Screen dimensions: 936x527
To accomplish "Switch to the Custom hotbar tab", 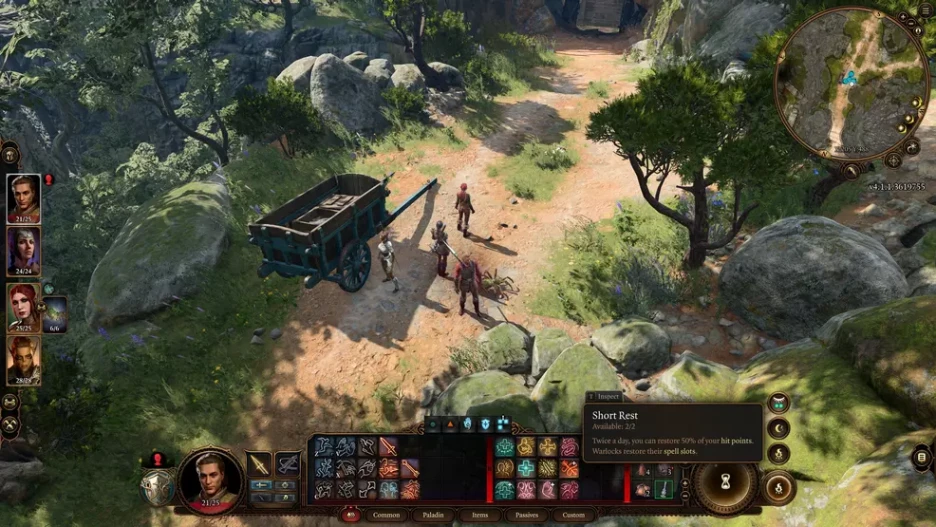I will [573, 515].
